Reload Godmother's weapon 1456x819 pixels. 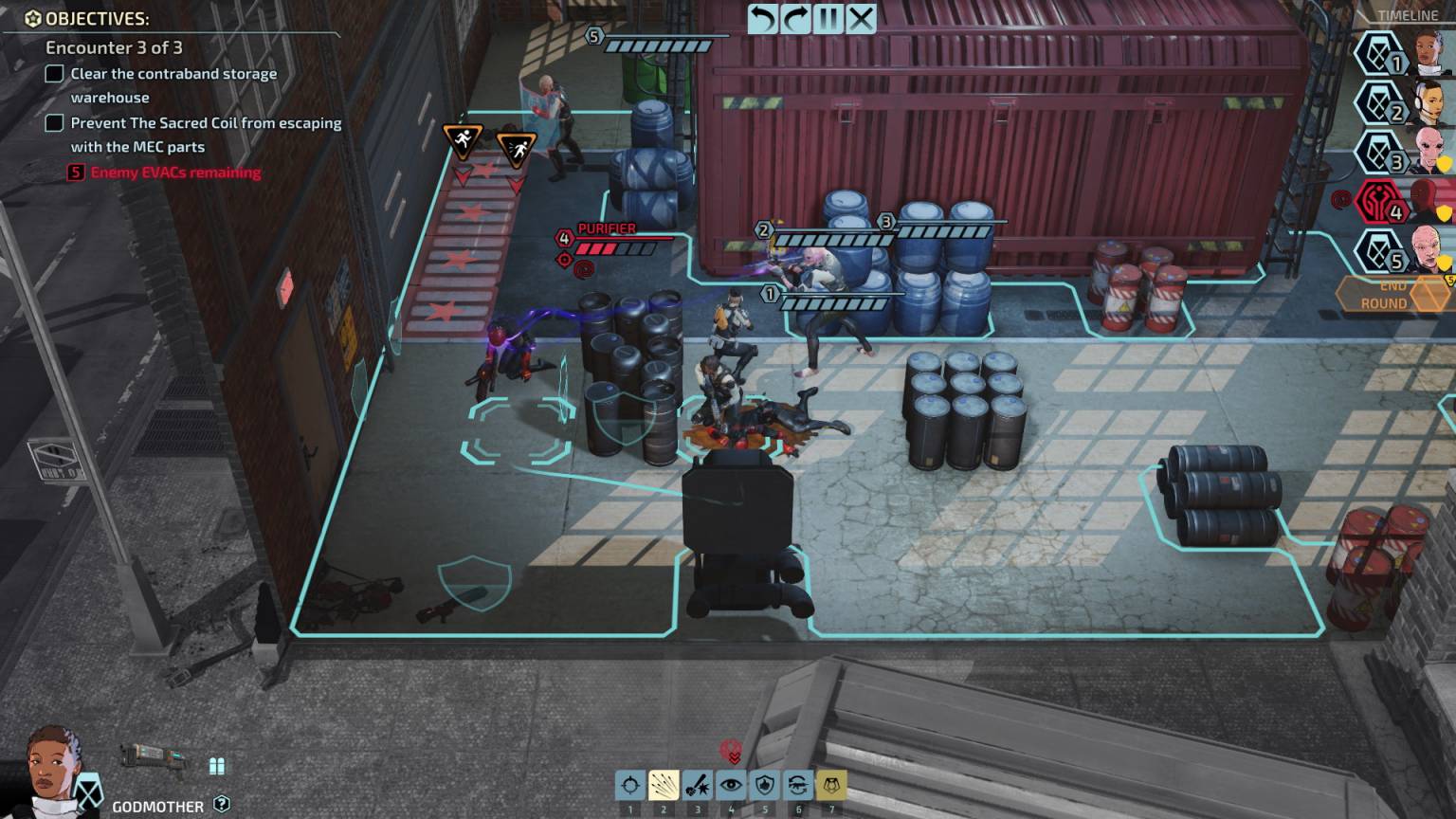pyautogui.click(x=797, y=785)
